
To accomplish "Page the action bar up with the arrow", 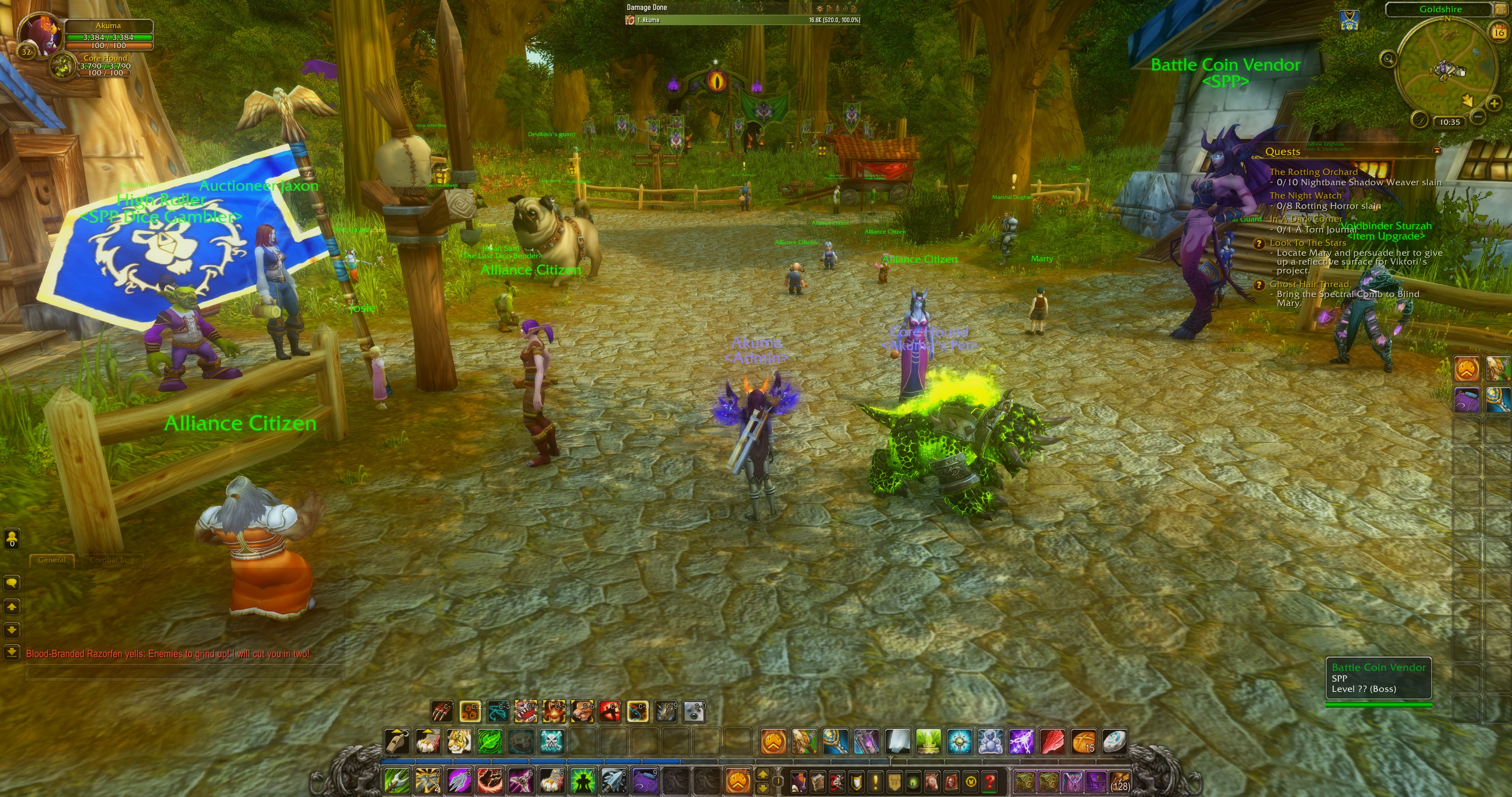I will point(762,775).
